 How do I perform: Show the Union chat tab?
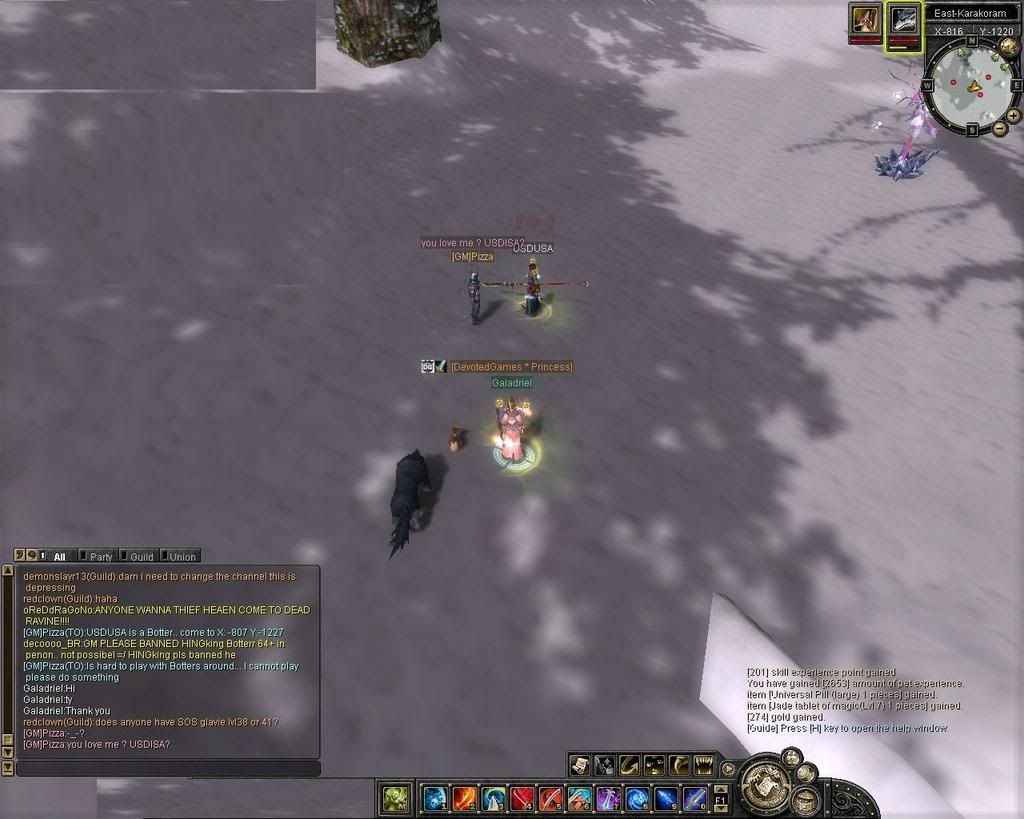[182, 556]
